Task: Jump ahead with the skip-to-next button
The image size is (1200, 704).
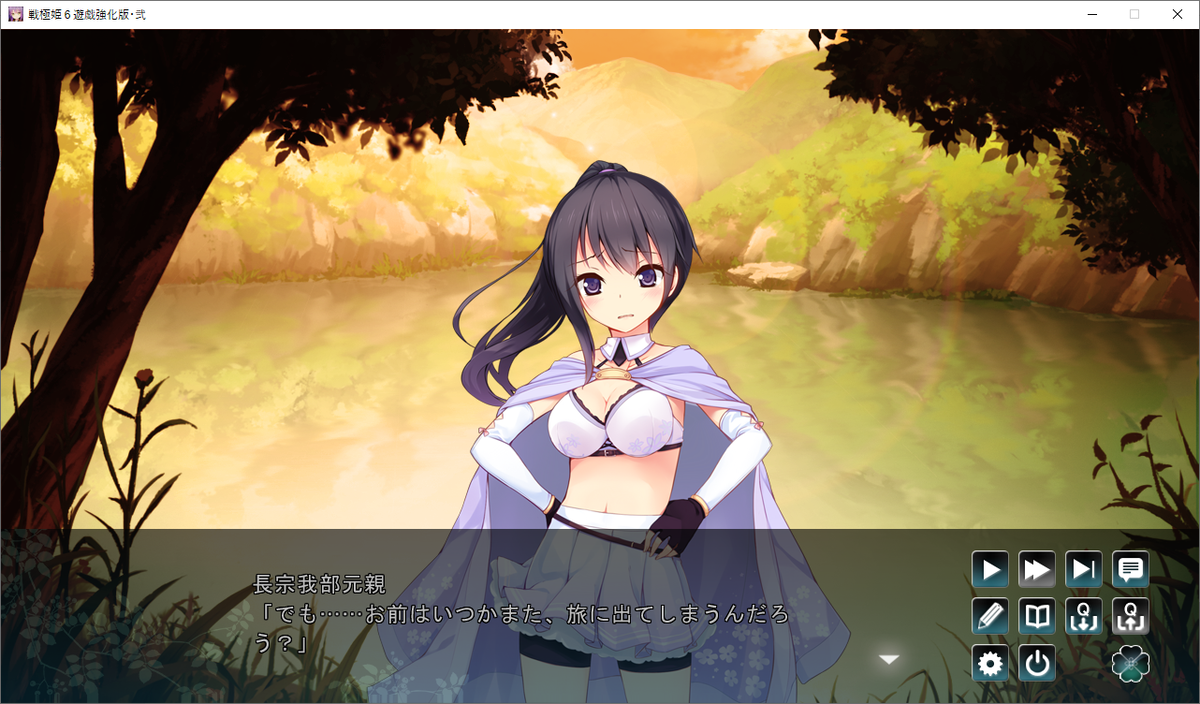Action: click(x=1084, y=570)
